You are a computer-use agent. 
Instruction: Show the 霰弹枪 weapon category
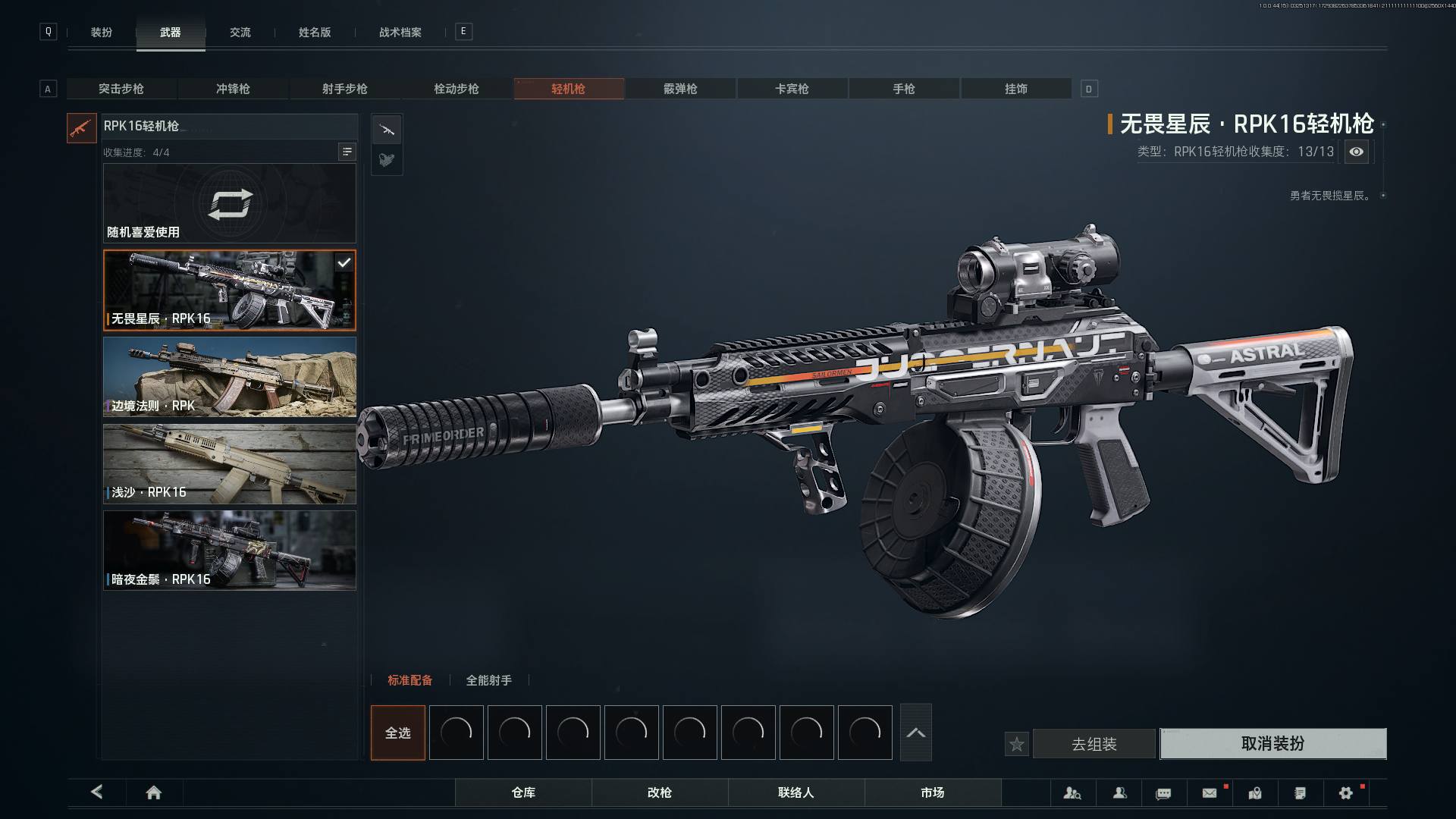680,89
